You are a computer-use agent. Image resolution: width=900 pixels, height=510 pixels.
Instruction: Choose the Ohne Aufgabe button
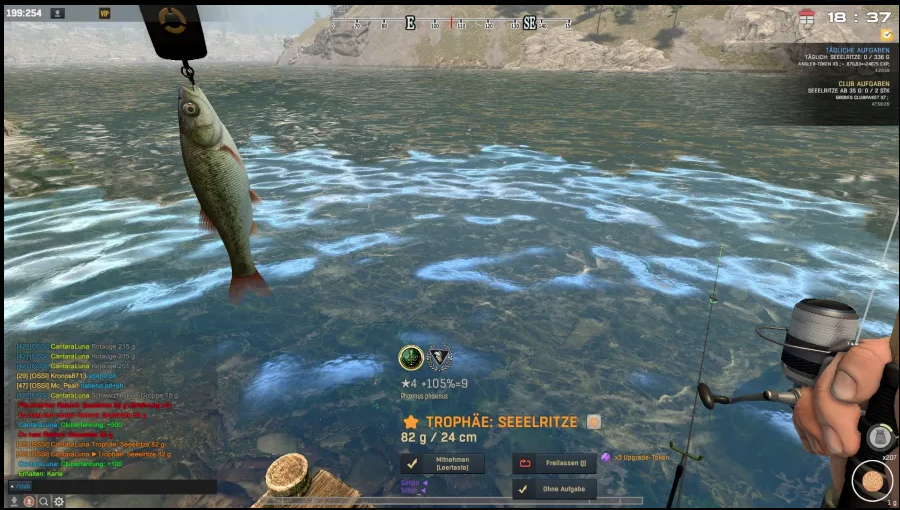(554, 489)
